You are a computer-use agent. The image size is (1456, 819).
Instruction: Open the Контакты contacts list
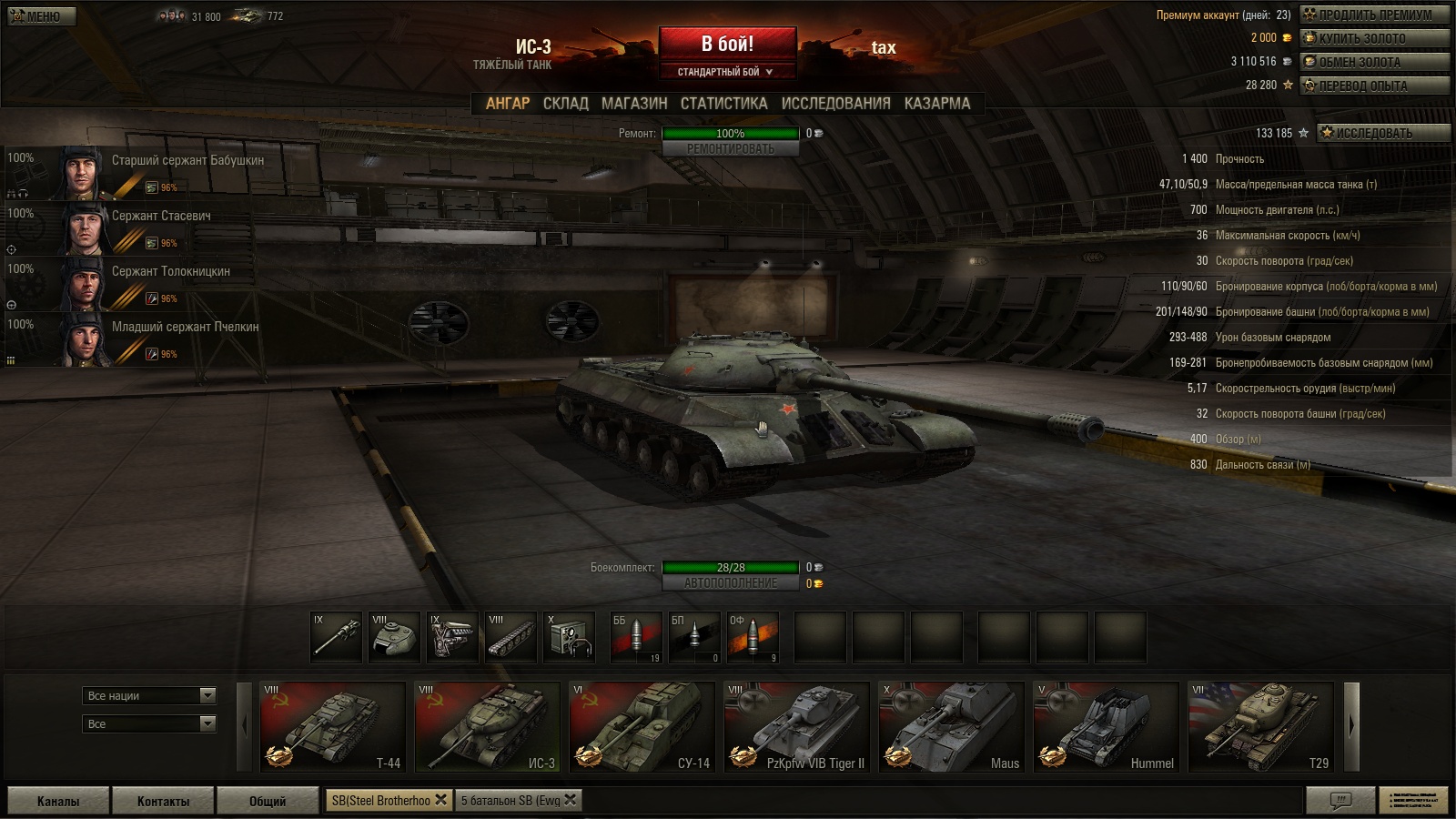[163, 801]
